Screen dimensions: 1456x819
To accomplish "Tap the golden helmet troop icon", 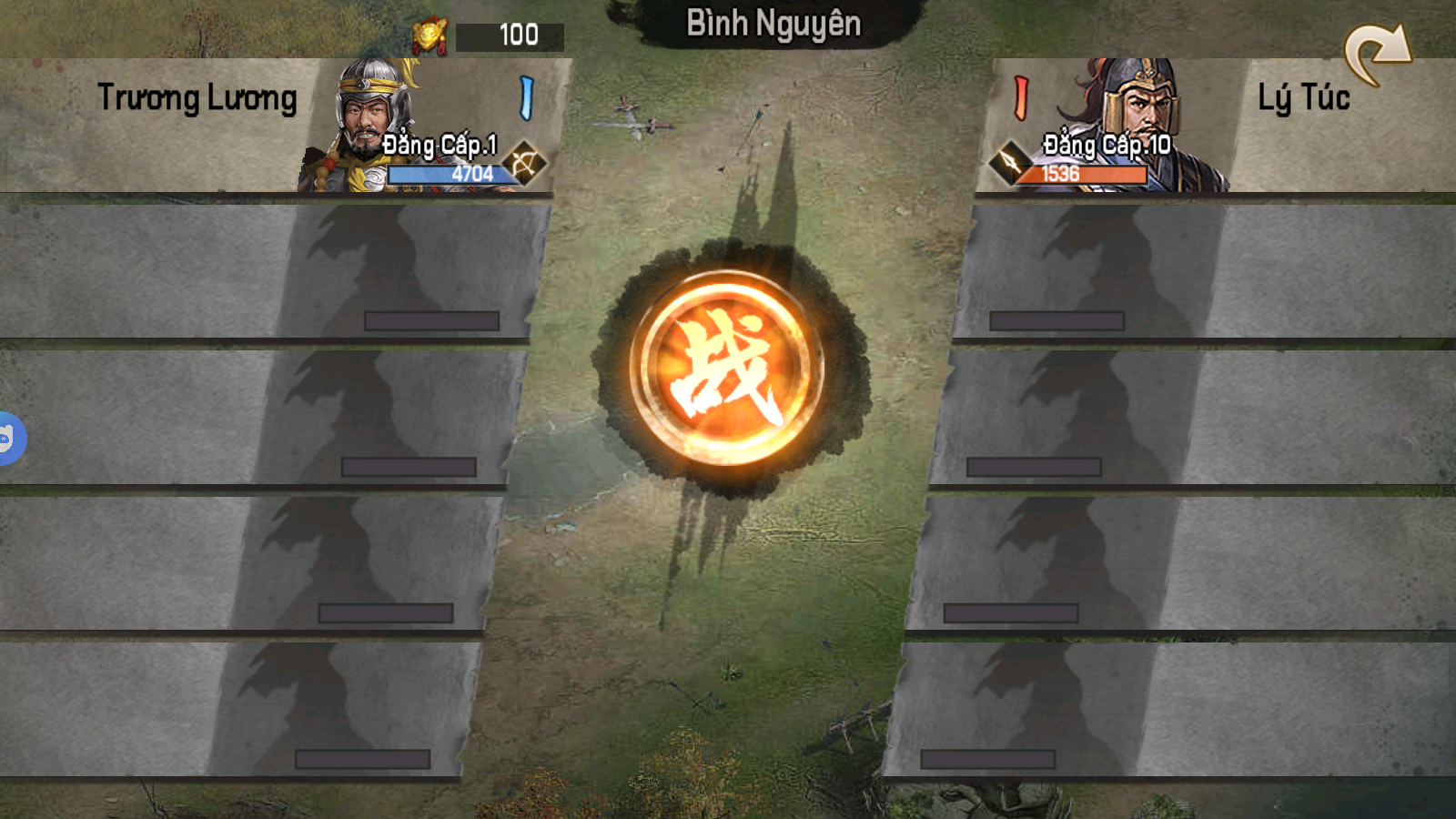I will pos(429,35).
